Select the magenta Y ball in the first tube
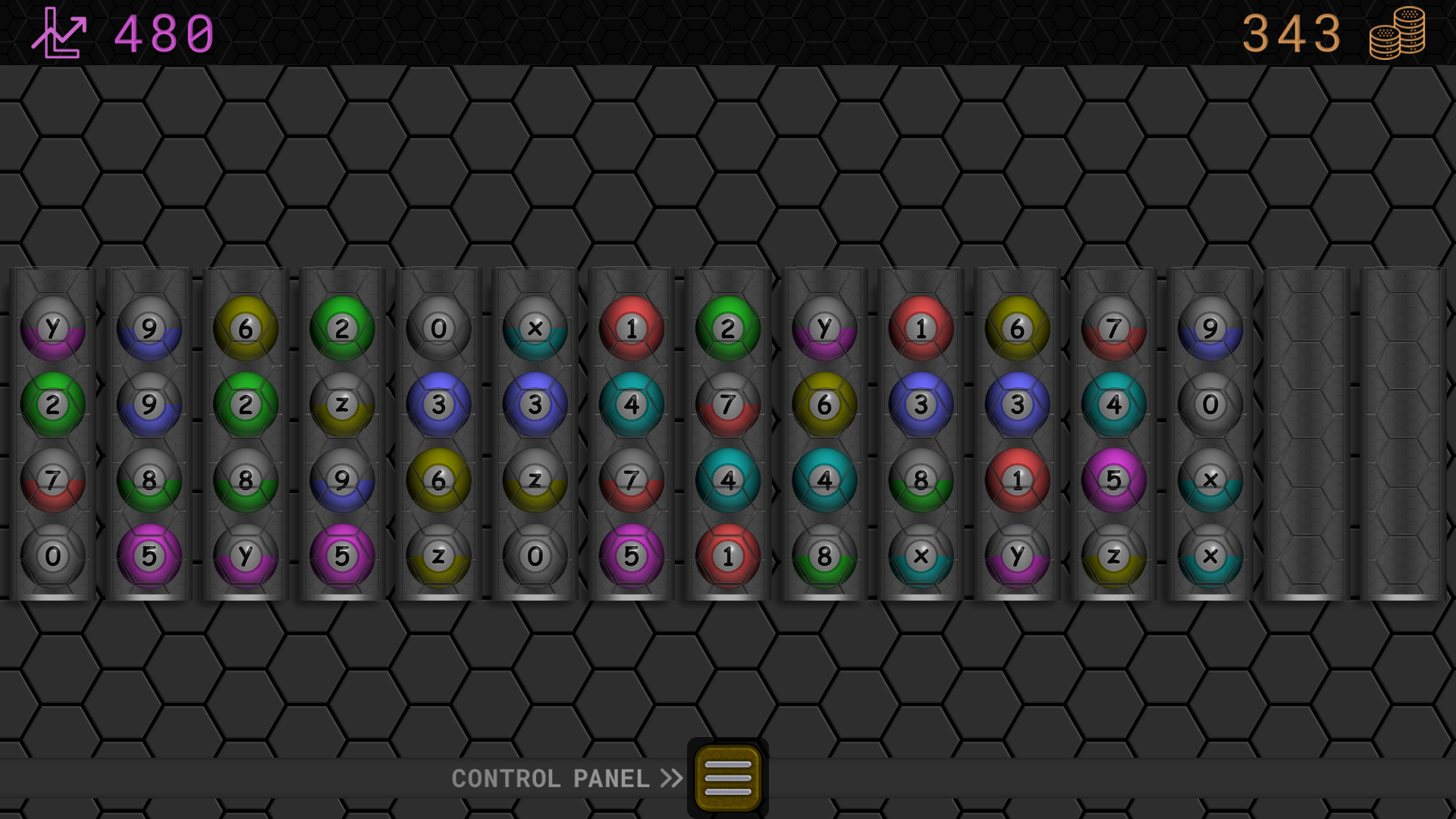1456x819 pixels. coord(53,327)
